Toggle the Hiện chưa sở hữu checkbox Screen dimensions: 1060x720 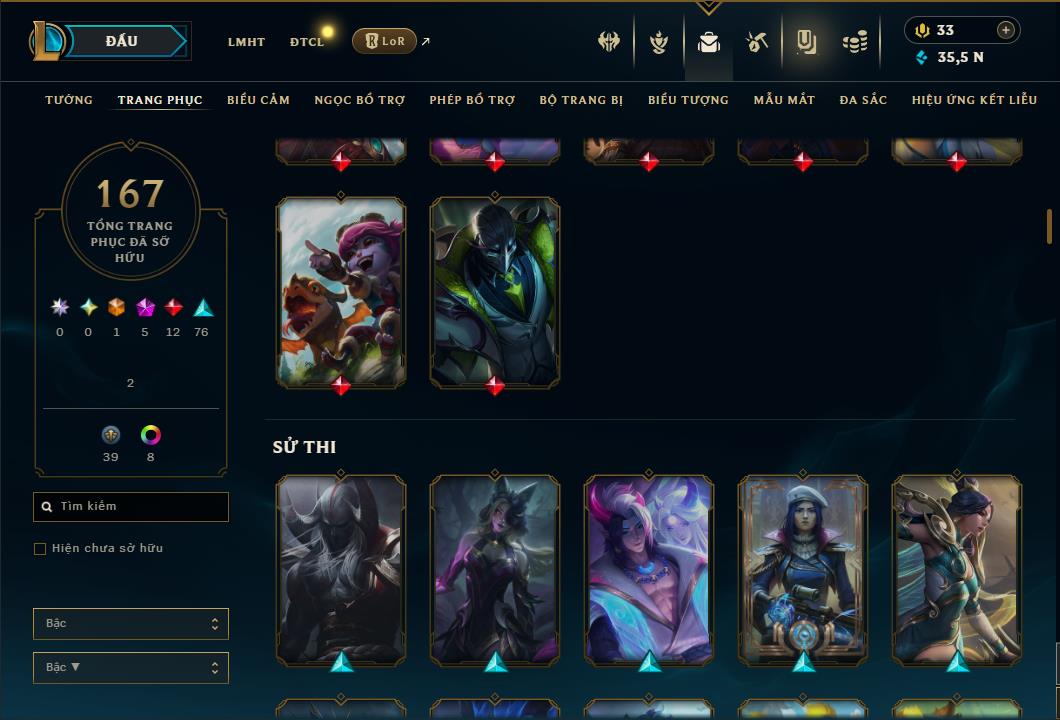click(x=40, y=549)
